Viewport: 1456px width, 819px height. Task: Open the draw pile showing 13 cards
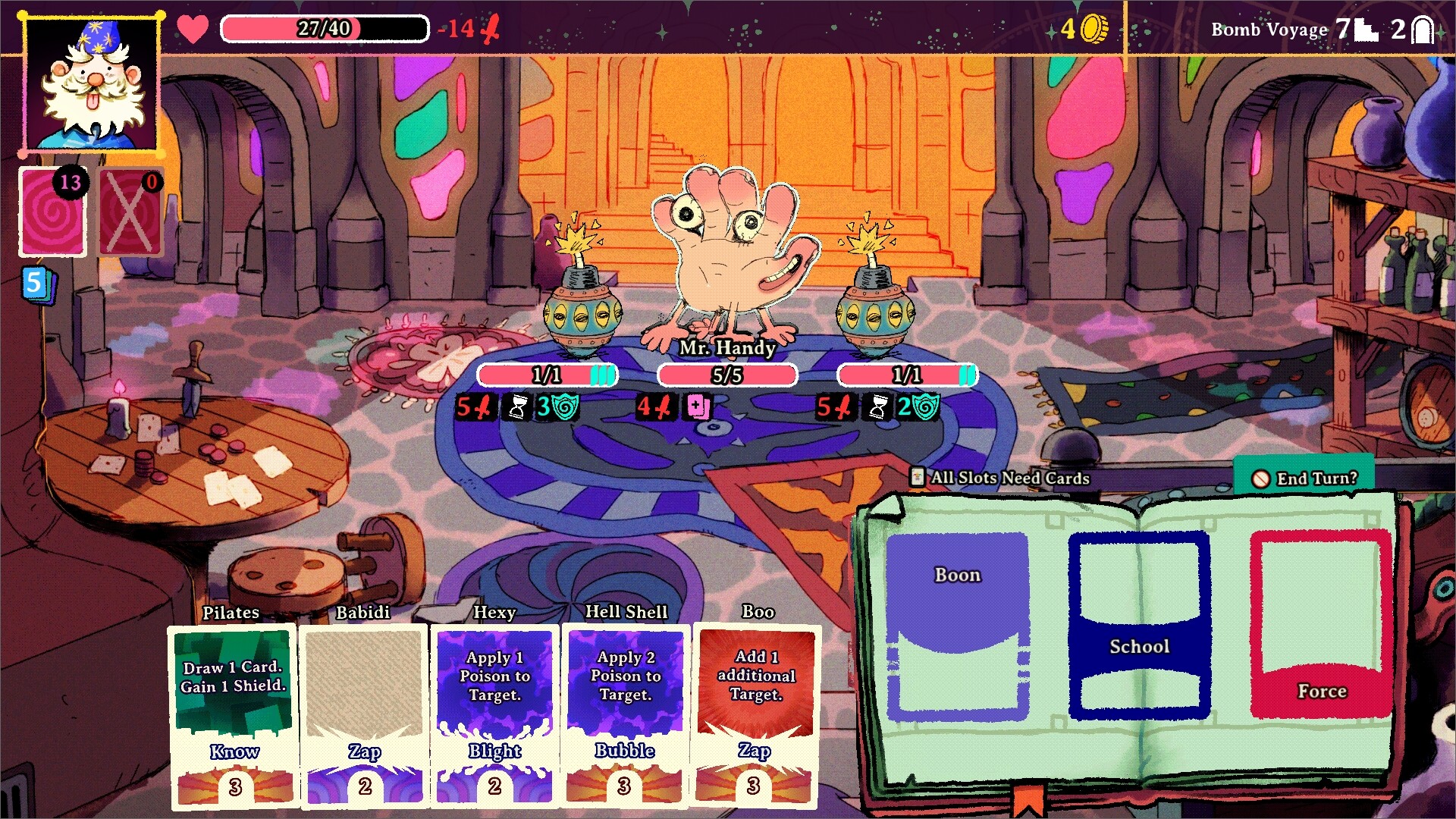click(x=52, y=212)
